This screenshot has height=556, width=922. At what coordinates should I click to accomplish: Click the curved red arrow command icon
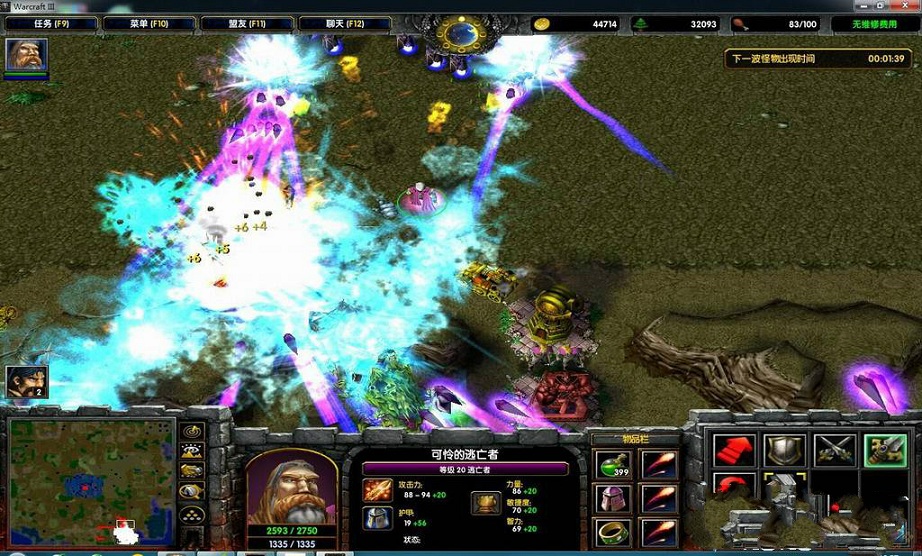click(733, 490)
